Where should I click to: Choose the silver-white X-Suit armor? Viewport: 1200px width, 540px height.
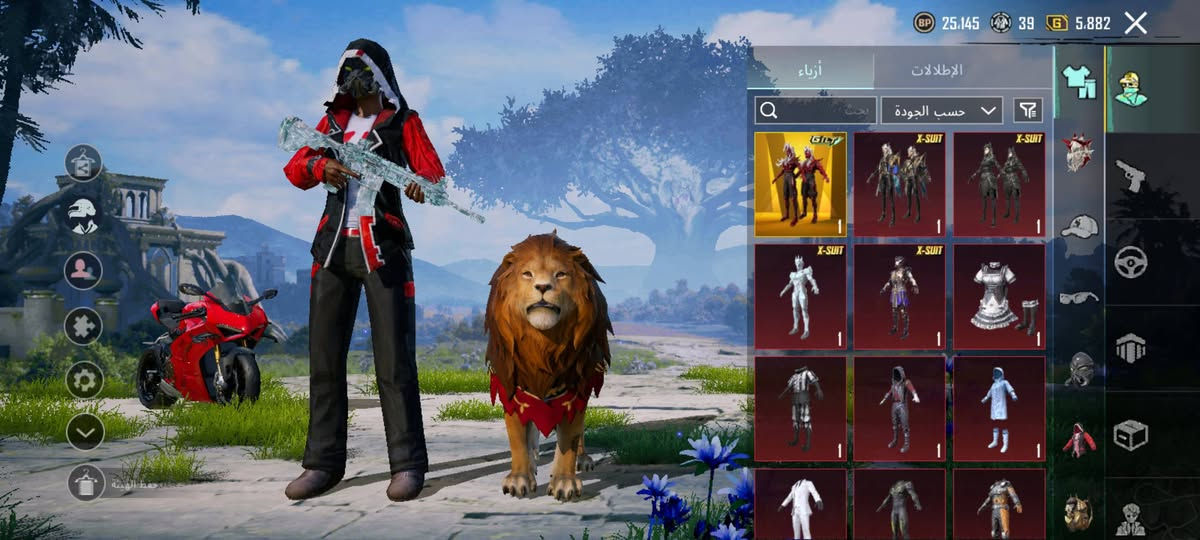800,297
